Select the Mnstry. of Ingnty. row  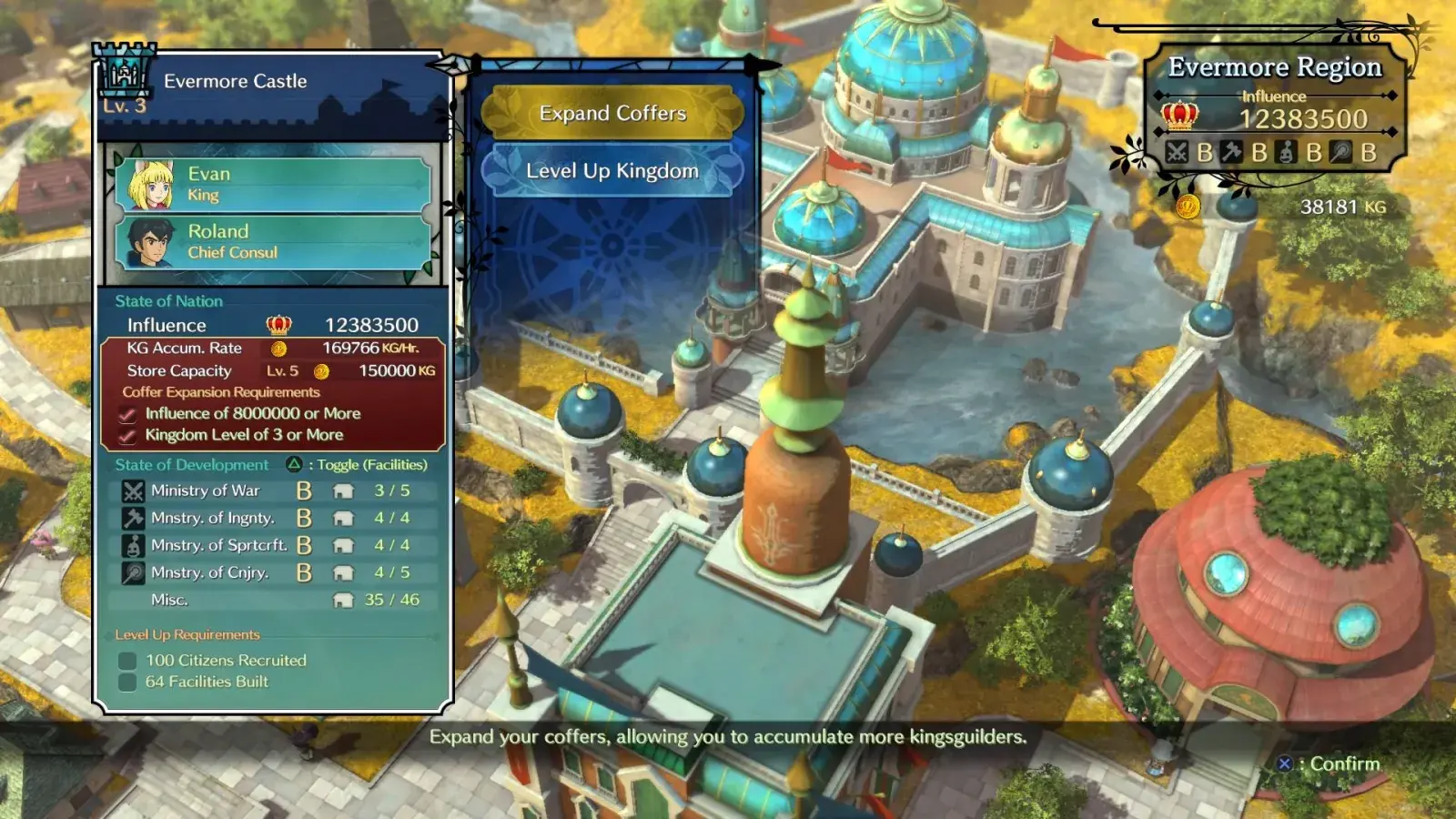pos(273,518)
